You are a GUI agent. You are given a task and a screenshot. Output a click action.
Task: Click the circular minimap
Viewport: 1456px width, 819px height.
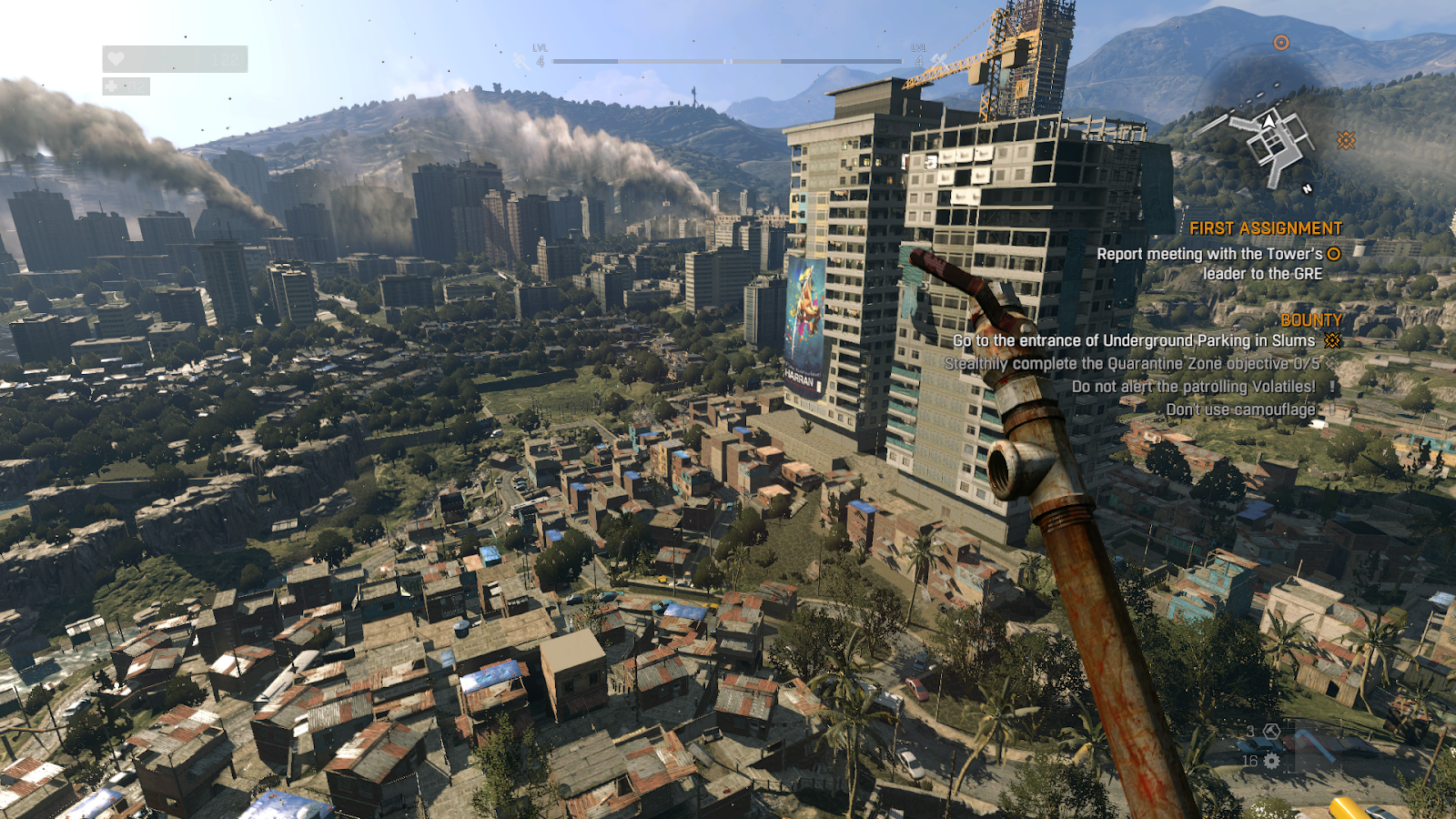click(x=1268, y=127)
